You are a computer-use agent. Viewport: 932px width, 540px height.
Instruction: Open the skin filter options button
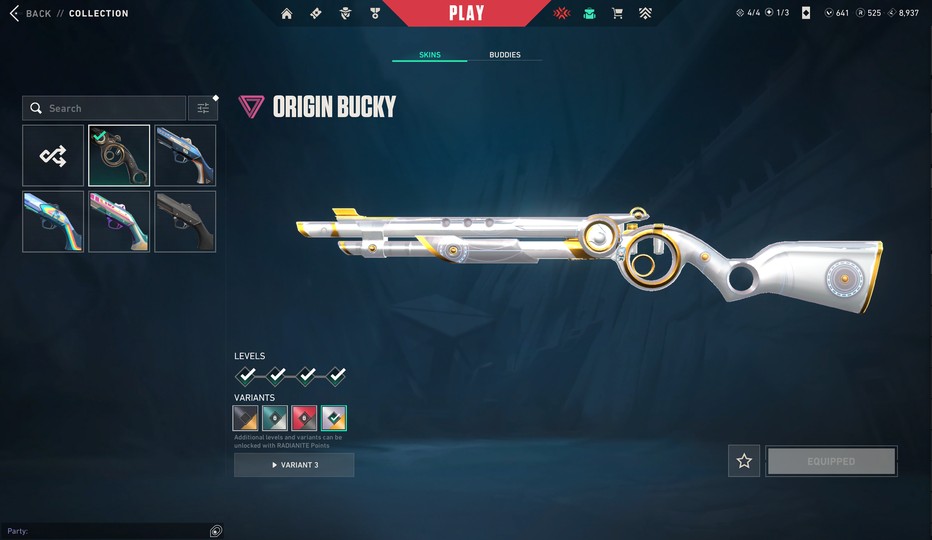tap(203, 108)
